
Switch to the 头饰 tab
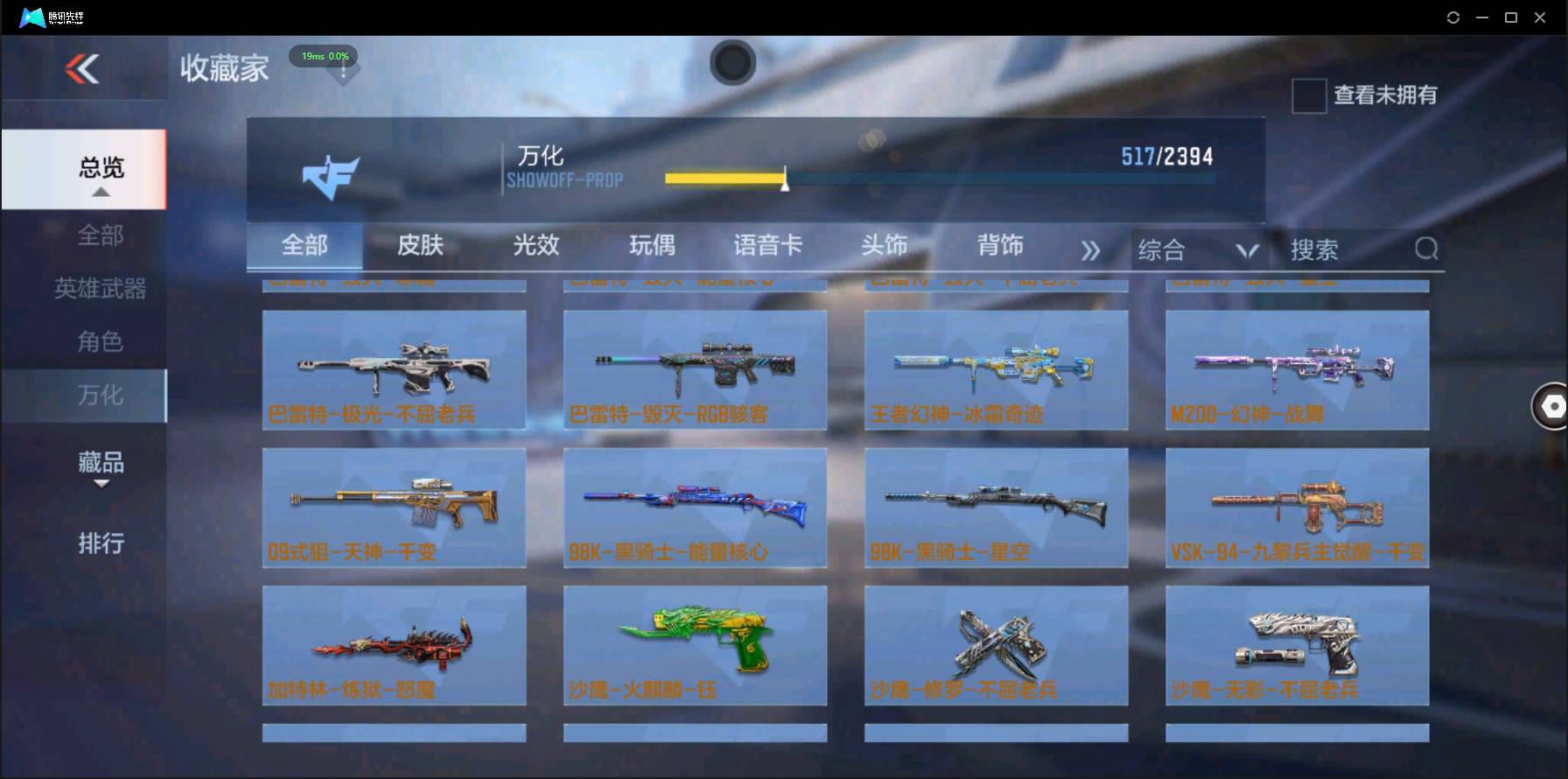click(x=885, y=246)
